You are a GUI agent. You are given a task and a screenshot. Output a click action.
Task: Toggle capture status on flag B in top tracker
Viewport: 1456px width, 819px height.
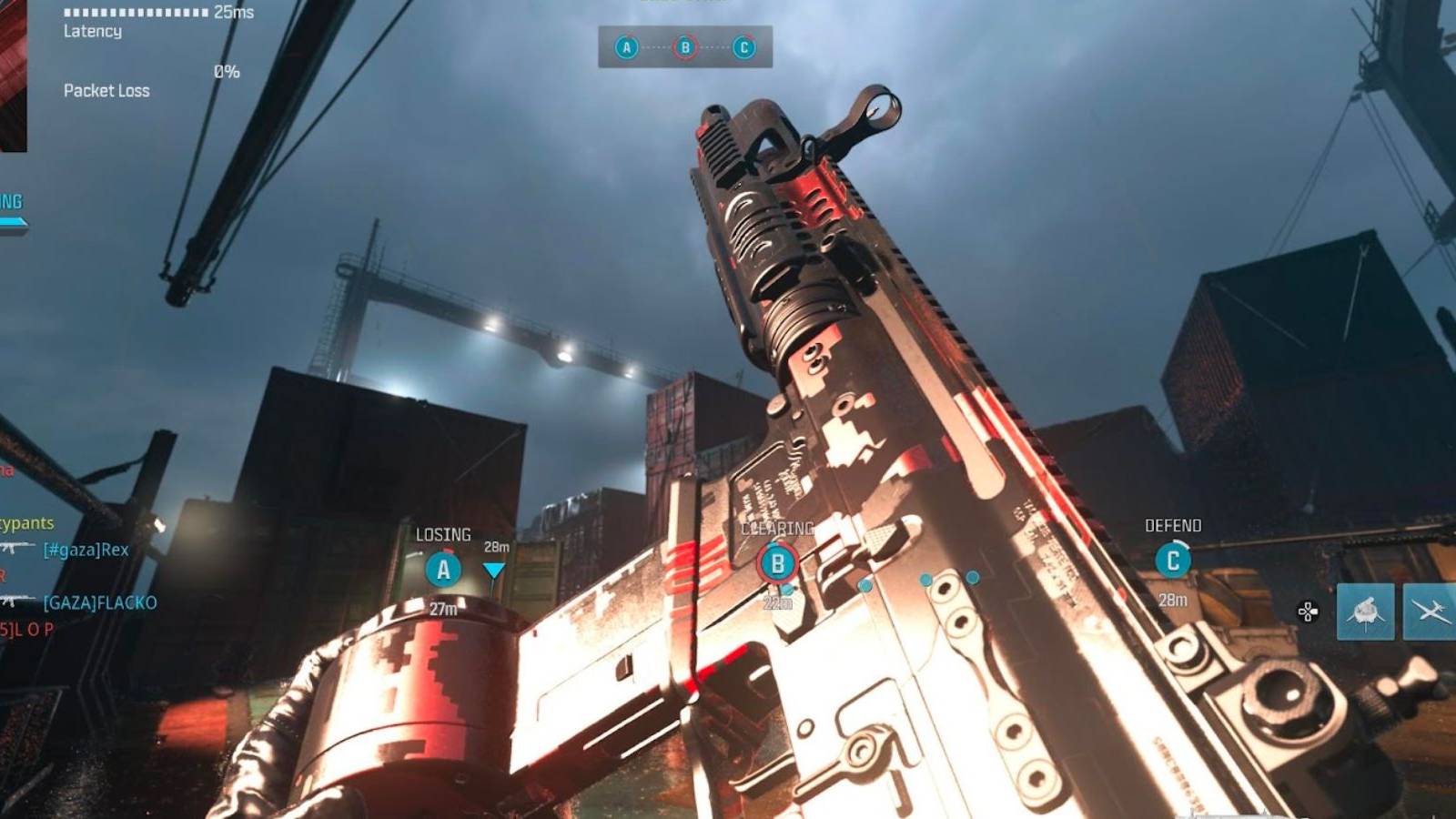[684, 49]
